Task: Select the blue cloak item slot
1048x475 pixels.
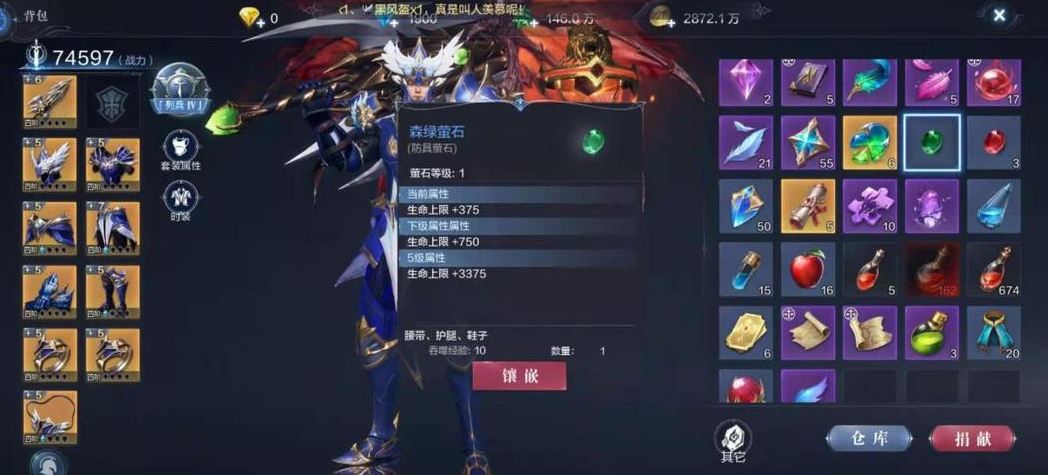Action: point(993,332)
